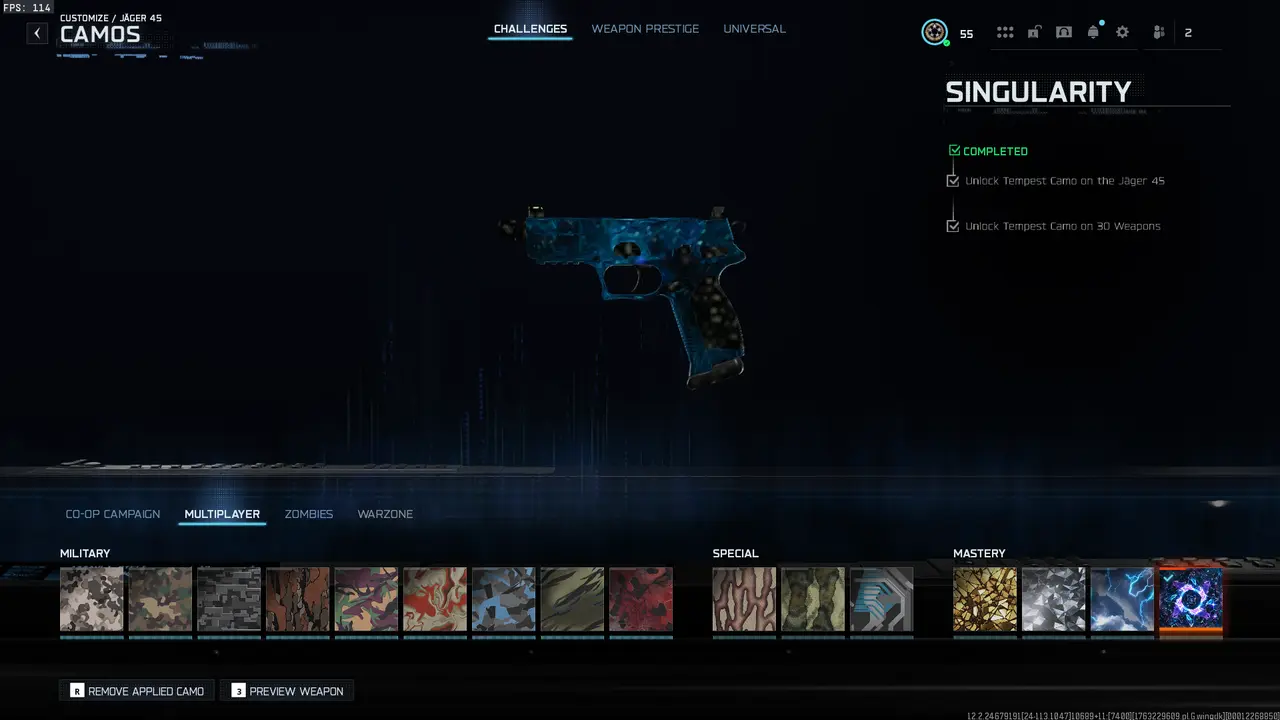Viewport: 1280px width, 720px height.
Task: Select the lightning Tempest mastery camo
Action: click(x=1122, y=599)
